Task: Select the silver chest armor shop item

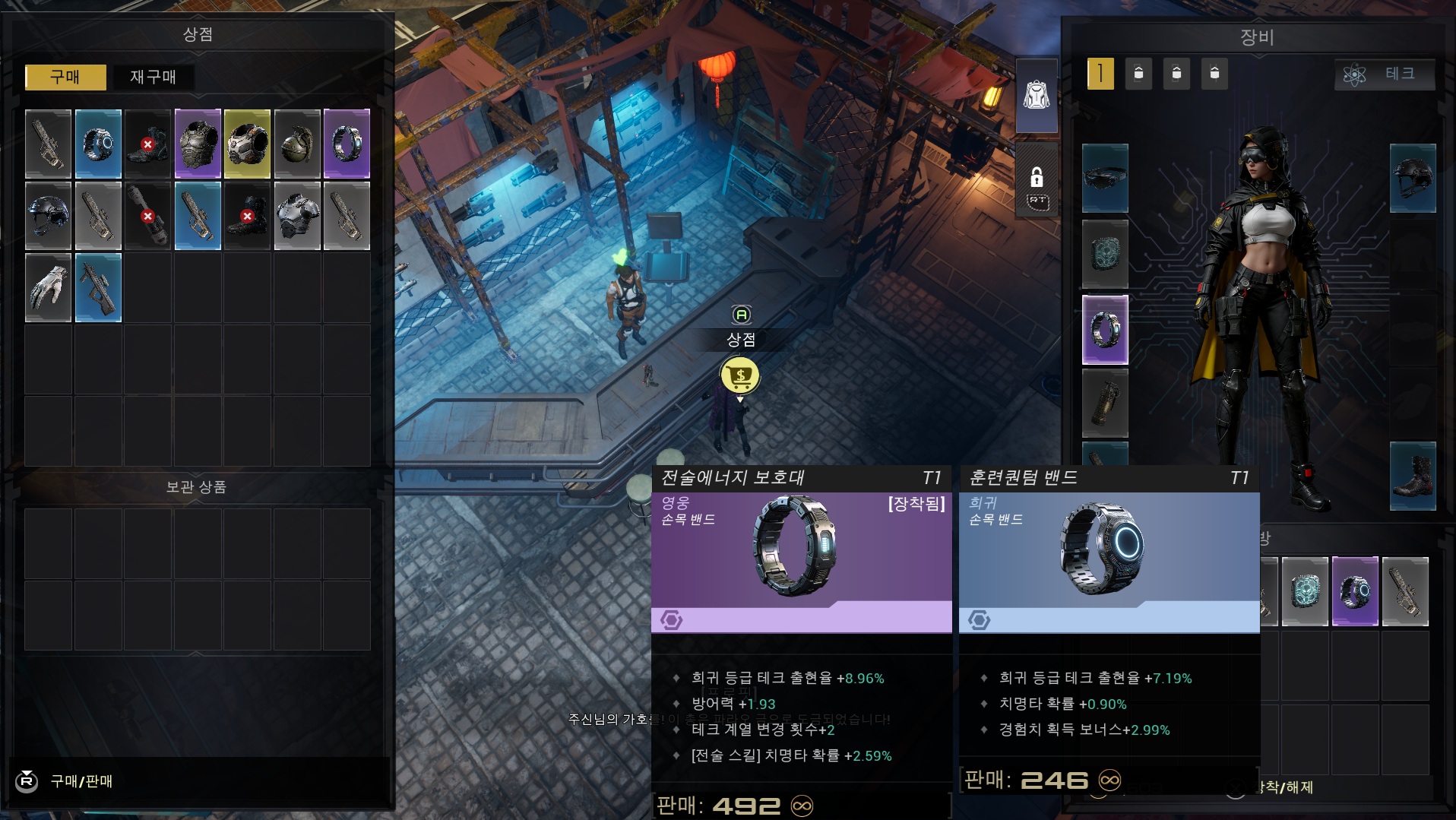Action: tap(297, 216)
